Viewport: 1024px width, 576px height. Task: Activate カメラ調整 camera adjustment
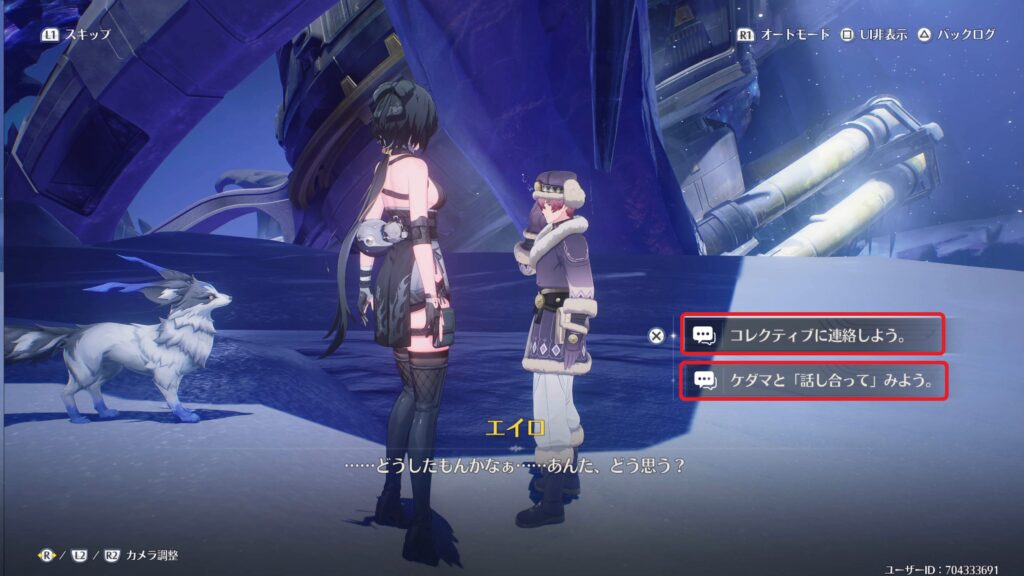(x=136, y=554)
